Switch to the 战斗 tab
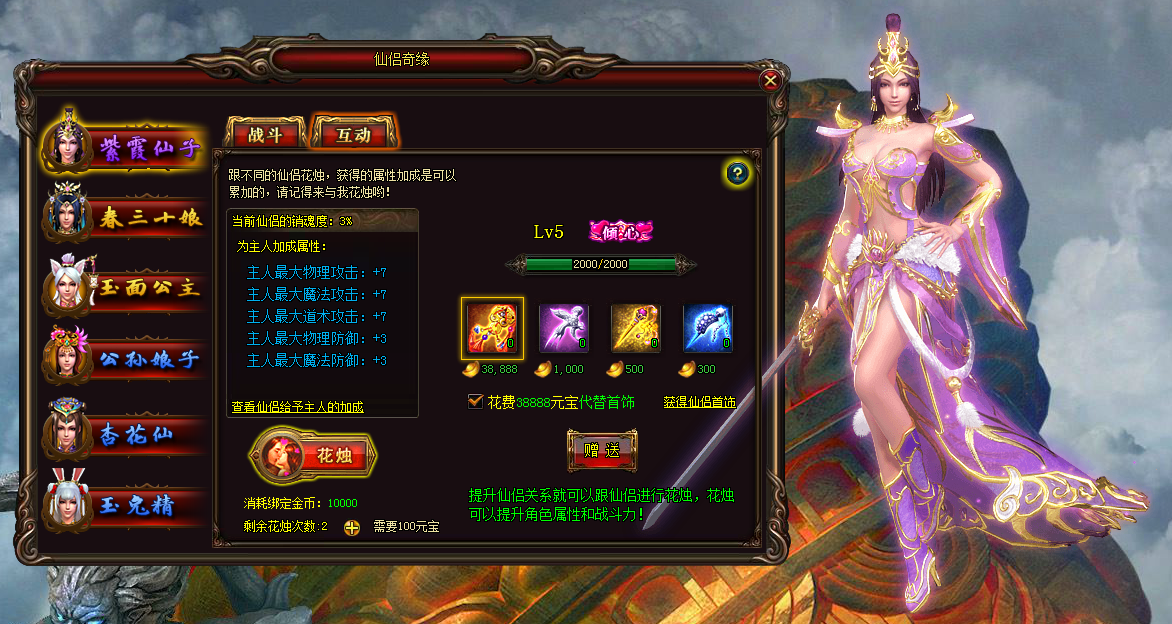The height and width of the screenshot is (624, 1172). tap(265, 135)
